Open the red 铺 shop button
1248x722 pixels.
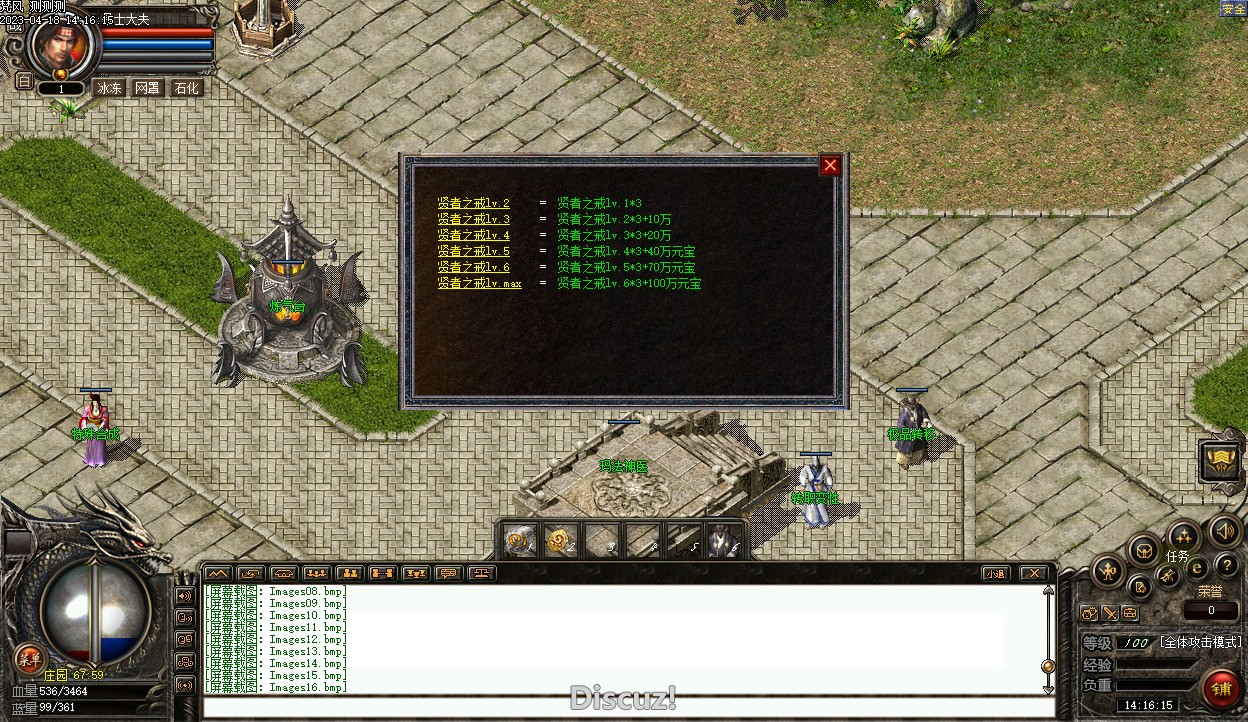coord(1221,689)
